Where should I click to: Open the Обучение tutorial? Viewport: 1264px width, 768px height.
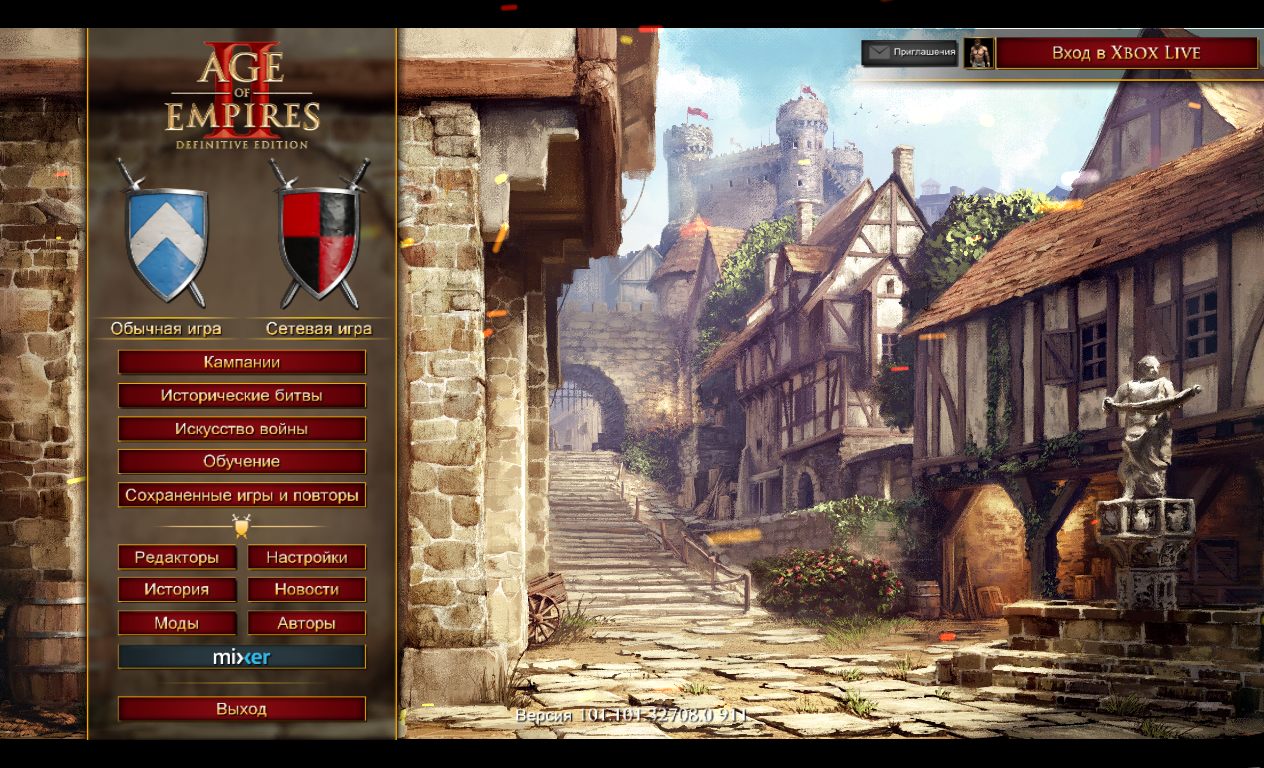pos(242,462)
